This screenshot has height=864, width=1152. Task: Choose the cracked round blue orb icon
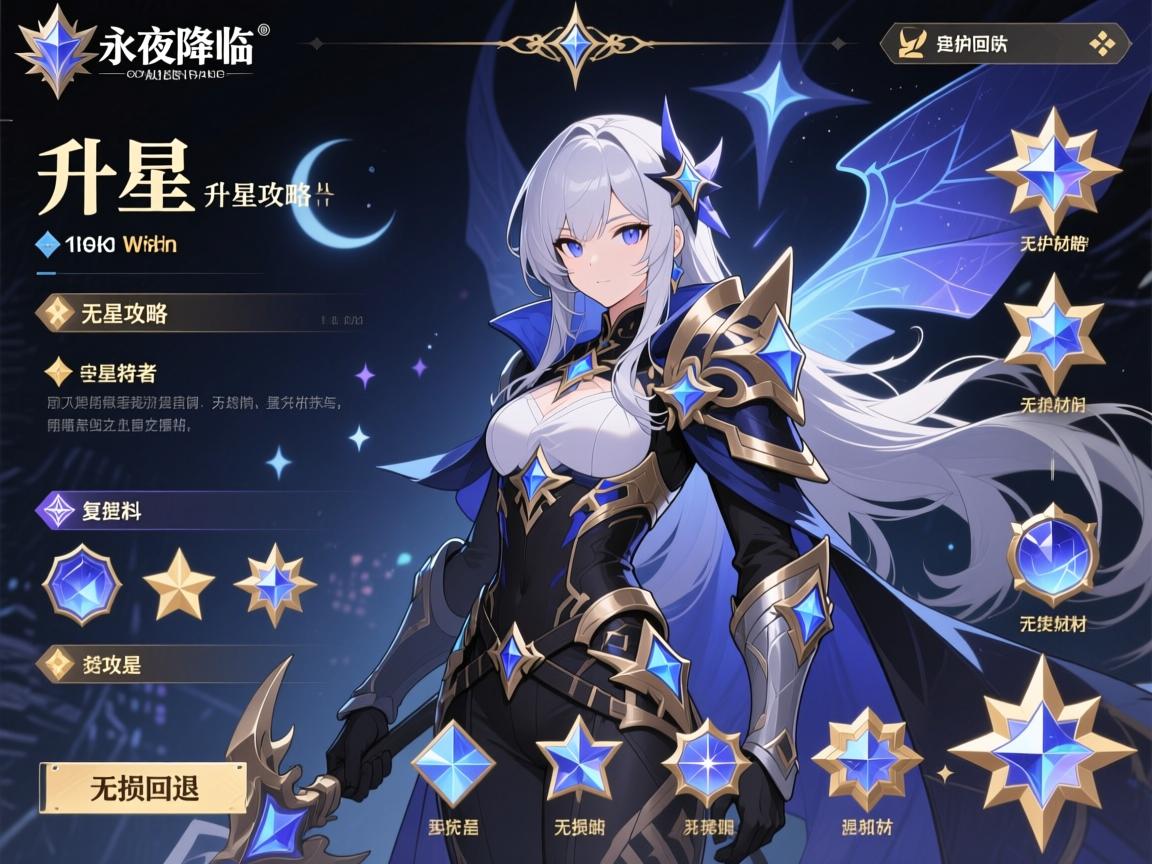point(1052,556)
